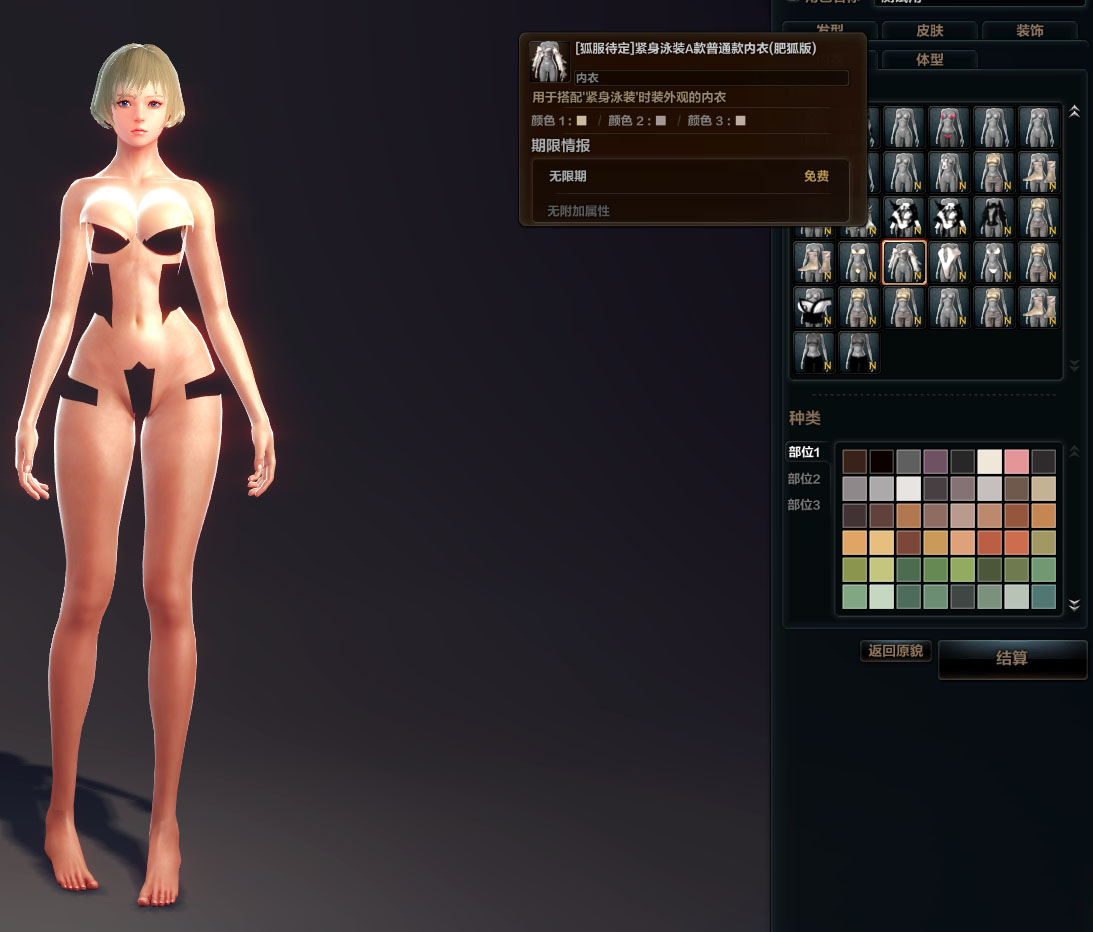Choose the purple color swatch
The image size is (1093, 932).
(935, 461)
